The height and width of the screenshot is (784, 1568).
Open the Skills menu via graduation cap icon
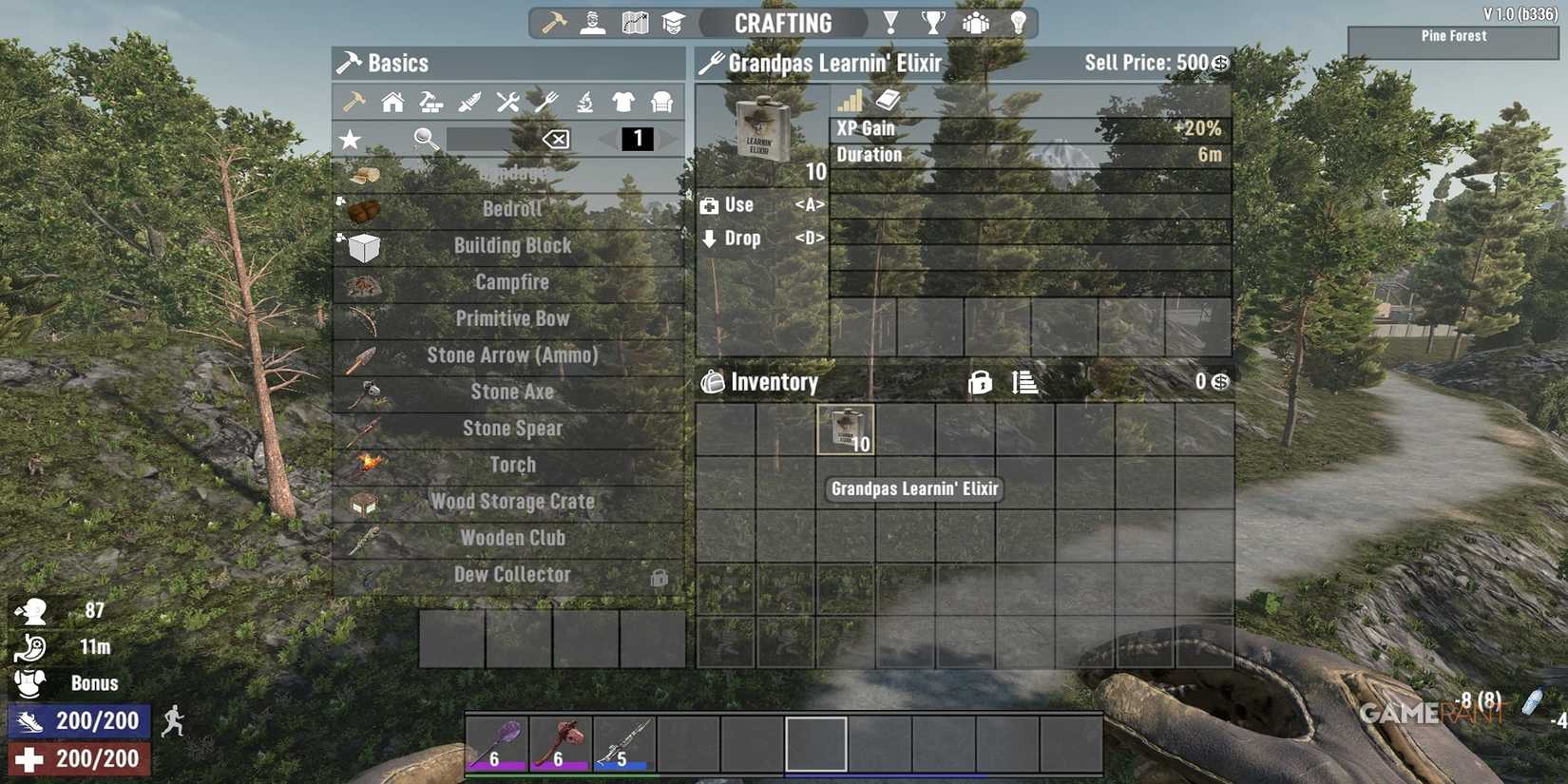(675, 22)
